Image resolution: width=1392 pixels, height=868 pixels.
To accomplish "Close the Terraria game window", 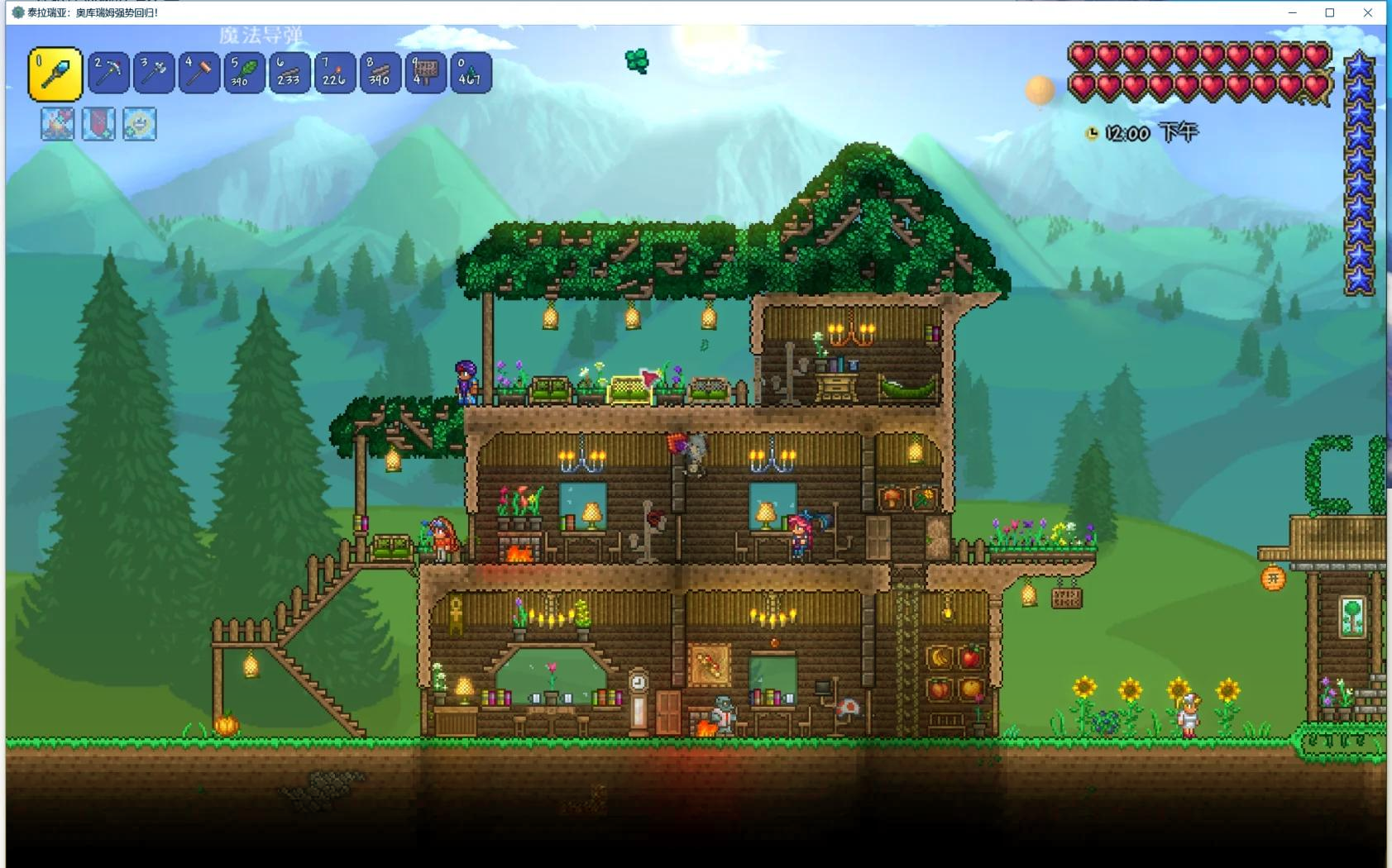I will tap(1368, 12).
